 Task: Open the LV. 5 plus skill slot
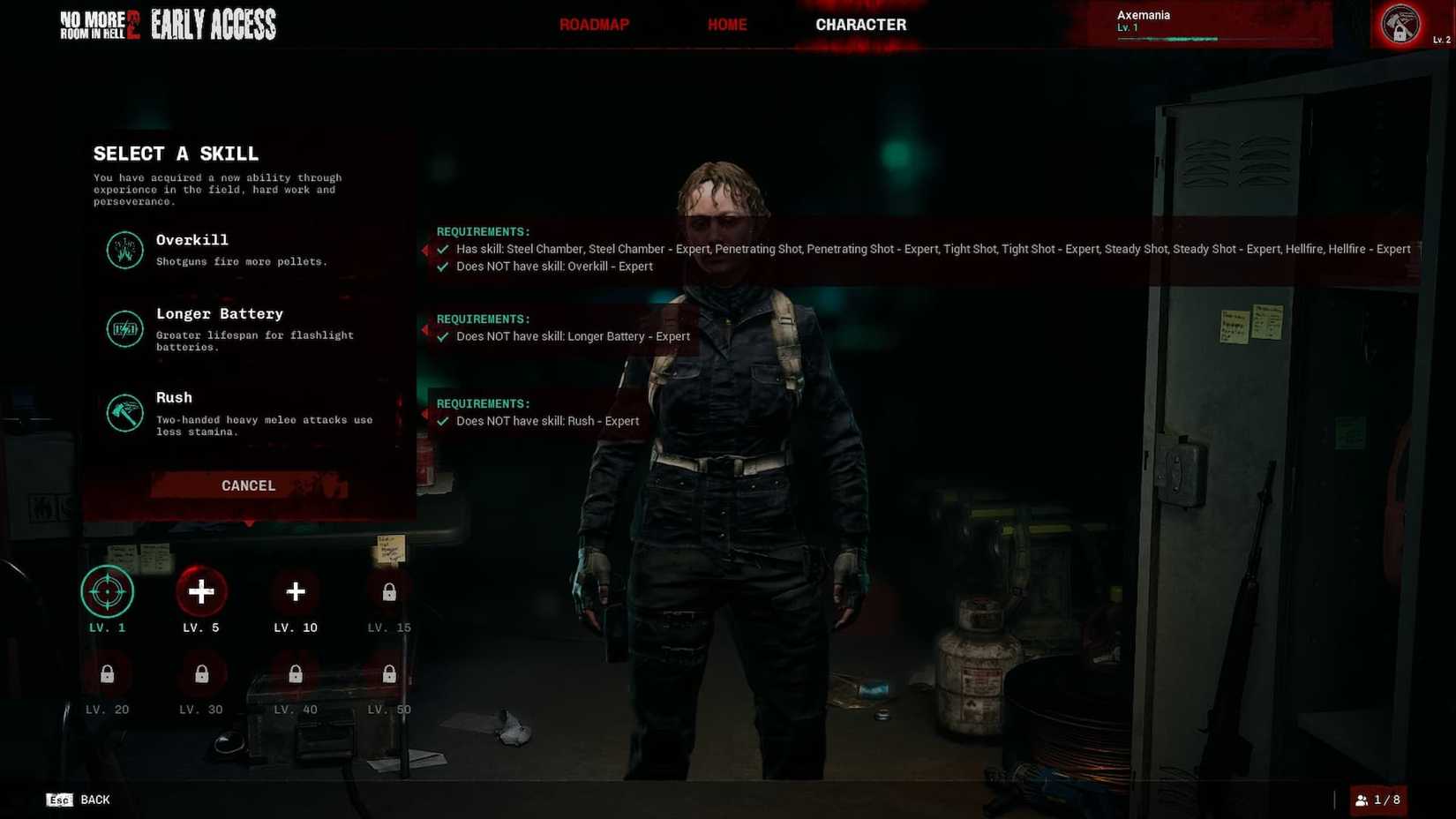201,592
